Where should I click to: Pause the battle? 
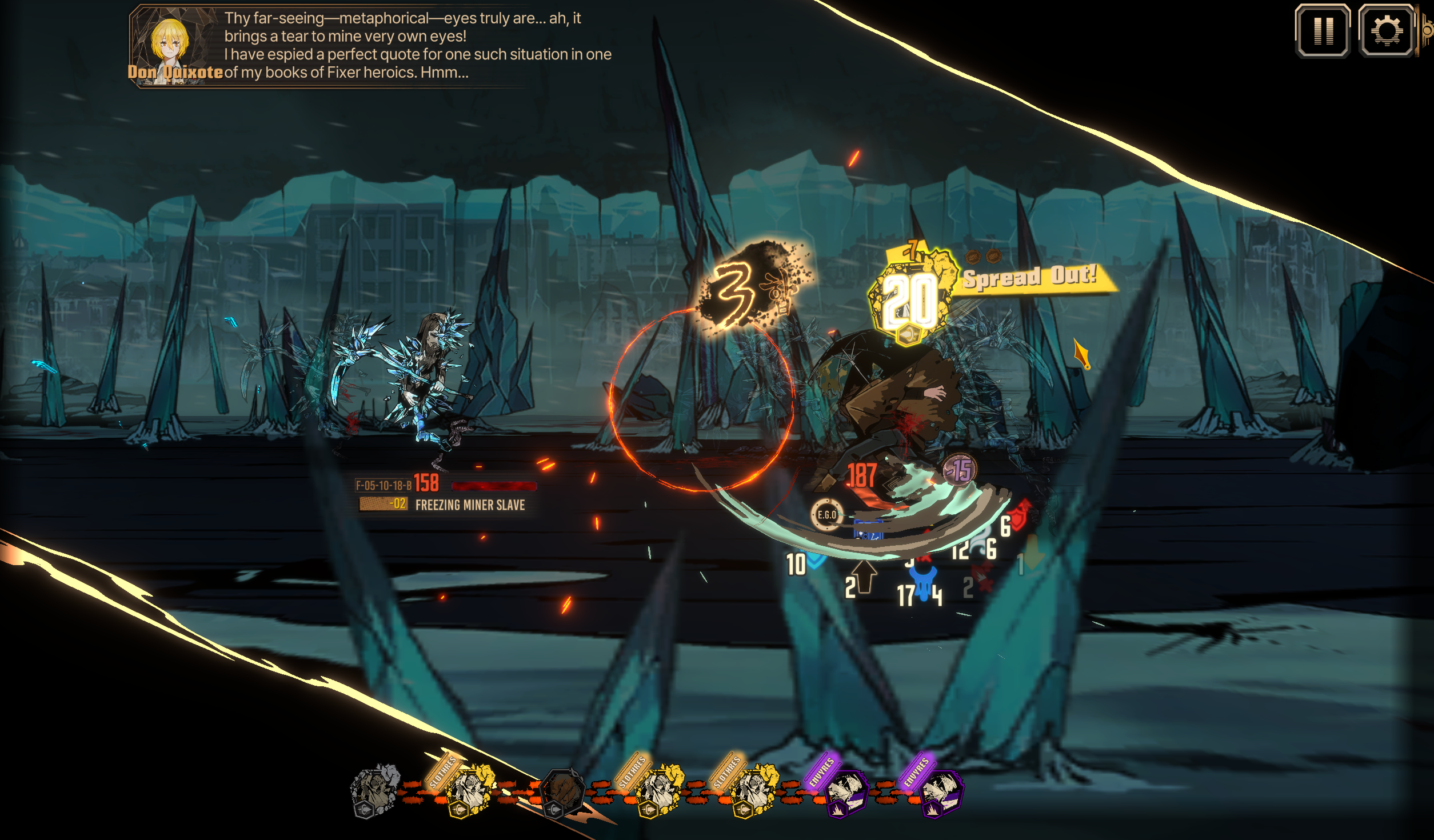(1323, 31)
